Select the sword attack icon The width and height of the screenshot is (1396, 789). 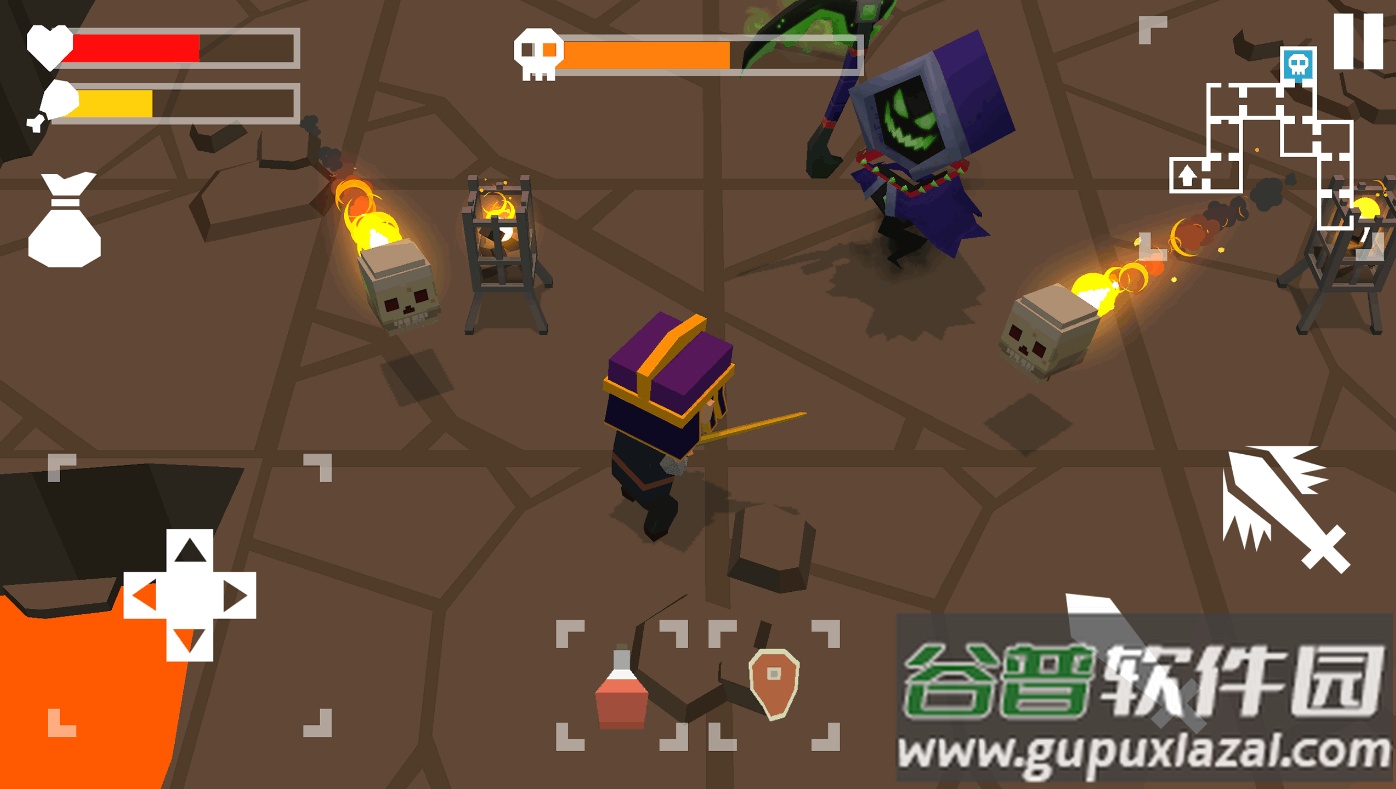tap(1283, 503)
